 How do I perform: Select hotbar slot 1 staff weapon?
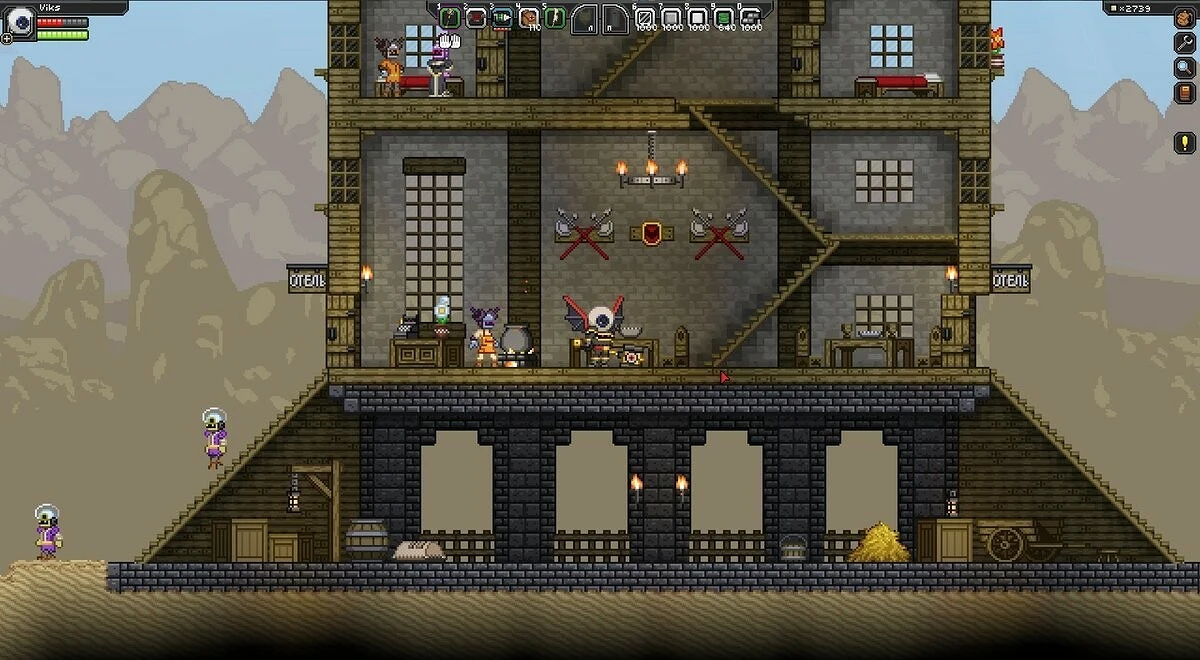(450, 17)
